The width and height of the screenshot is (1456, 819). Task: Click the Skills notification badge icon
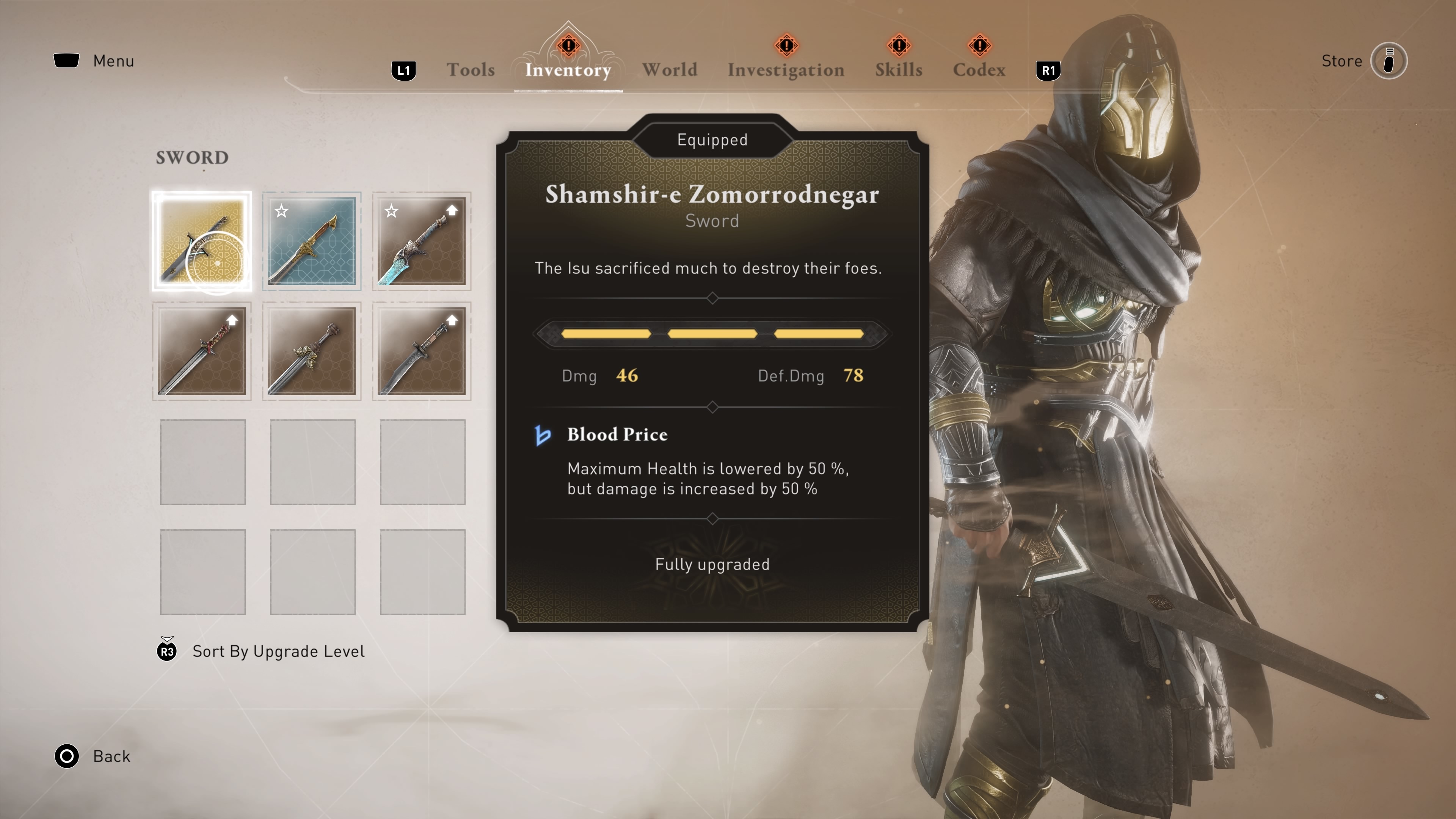[x=898, y=45]
